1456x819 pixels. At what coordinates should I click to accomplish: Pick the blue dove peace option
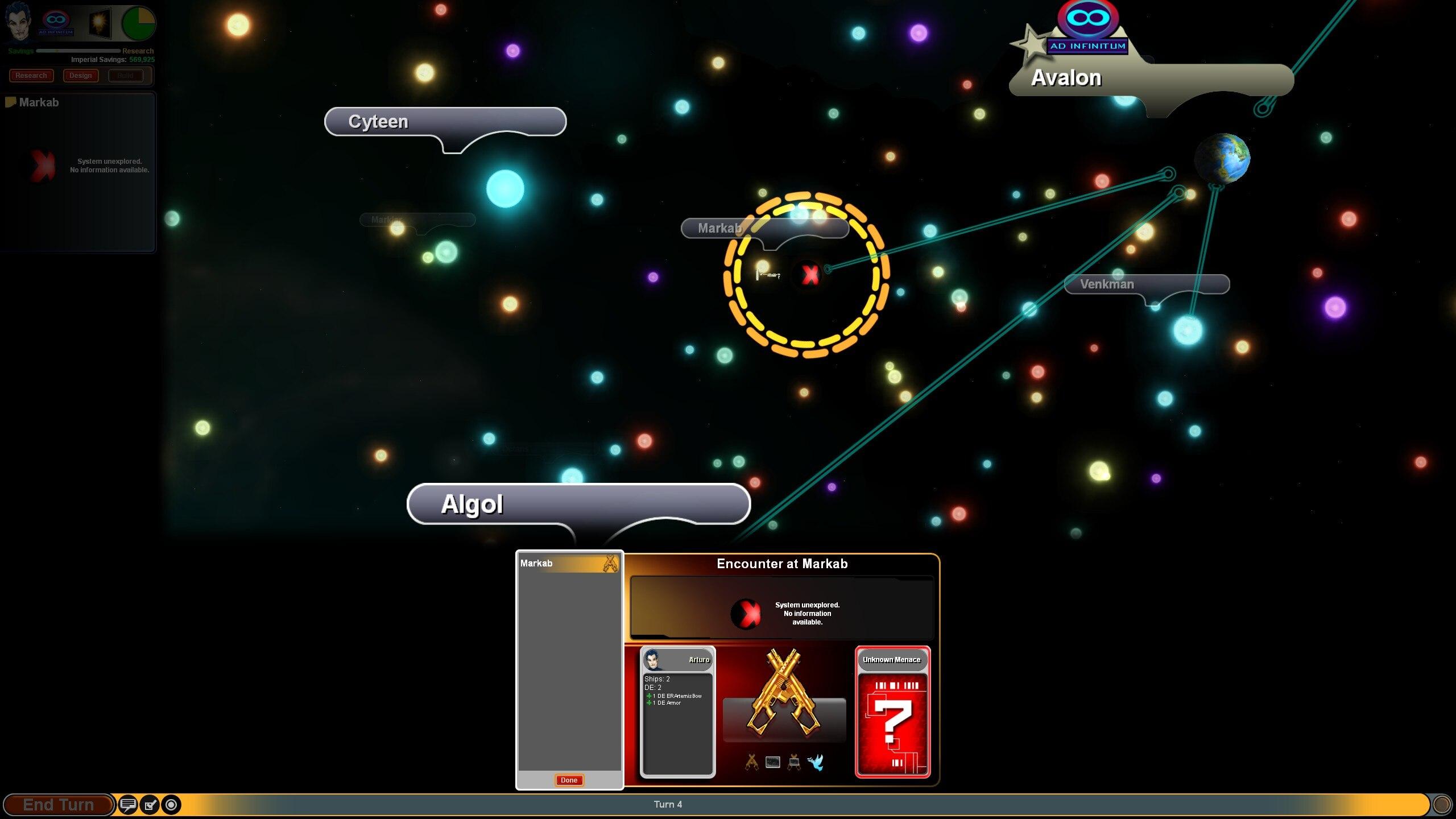816,762
